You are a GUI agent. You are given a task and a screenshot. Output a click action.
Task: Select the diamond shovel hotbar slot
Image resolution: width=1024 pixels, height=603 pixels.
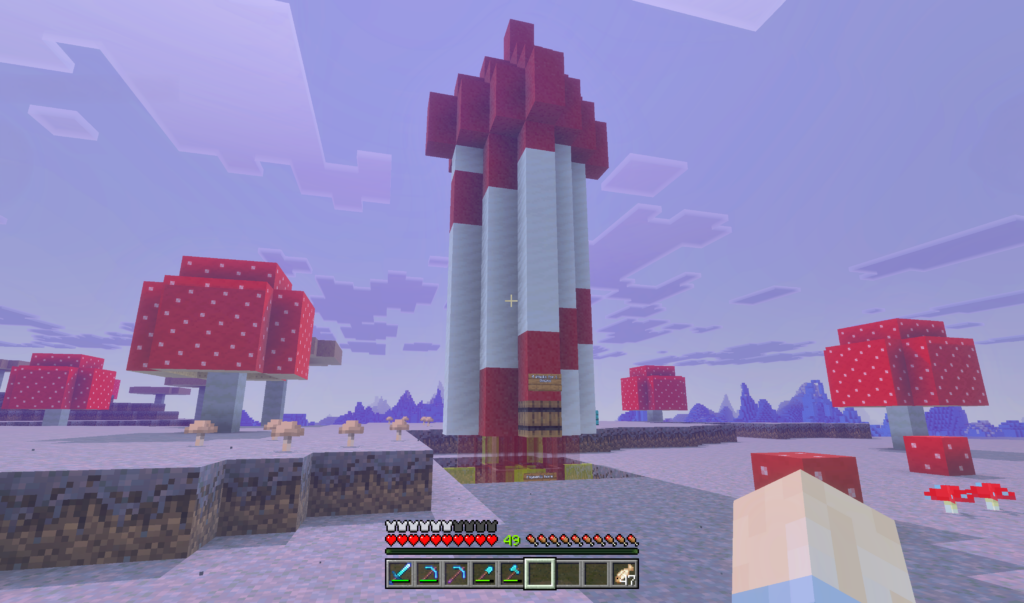pyautogui.click(x=484, y=573)
